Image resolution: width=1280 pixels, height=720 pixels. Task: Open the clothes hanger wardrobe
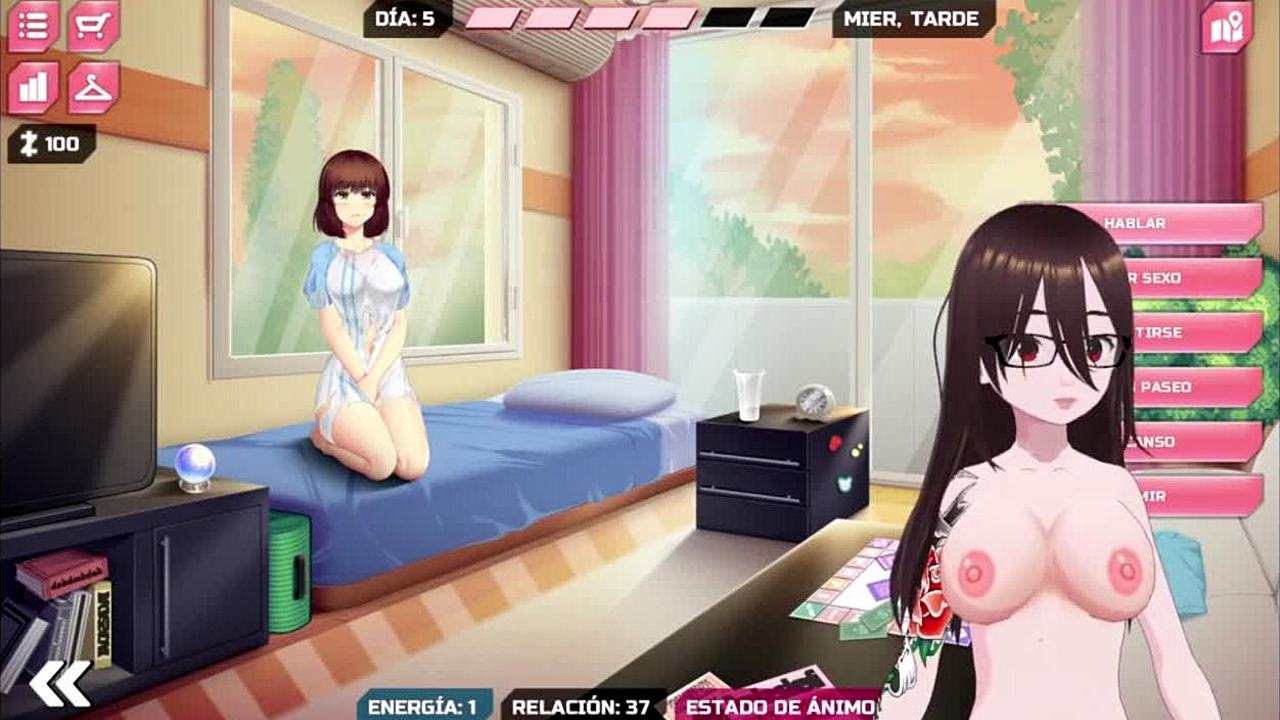tap(94, 87)
